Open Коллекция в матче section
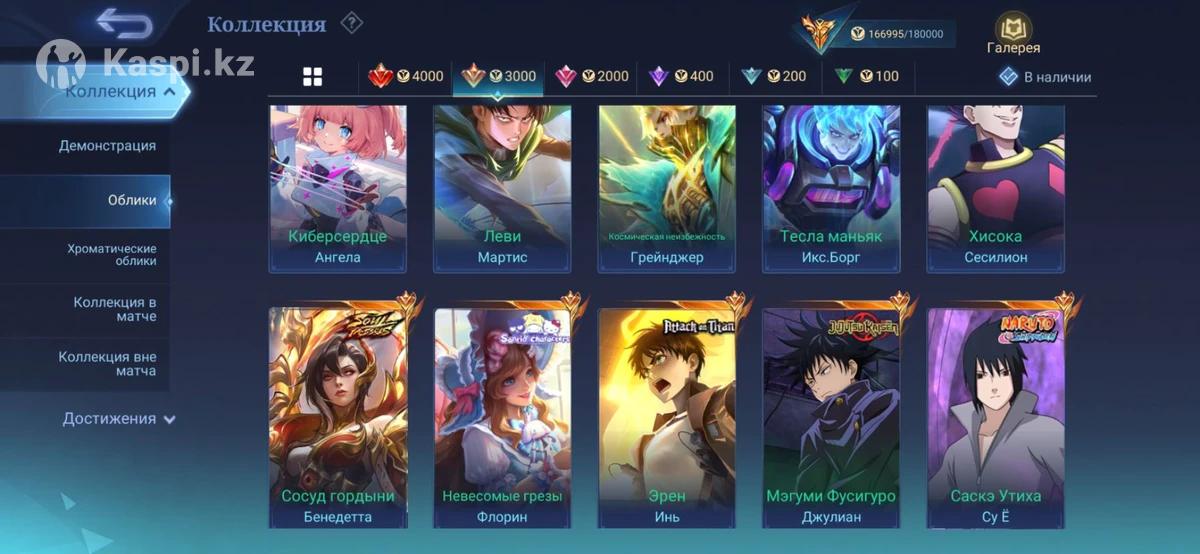The width and height of the screenshot is (1200, 554). [114, 309]
